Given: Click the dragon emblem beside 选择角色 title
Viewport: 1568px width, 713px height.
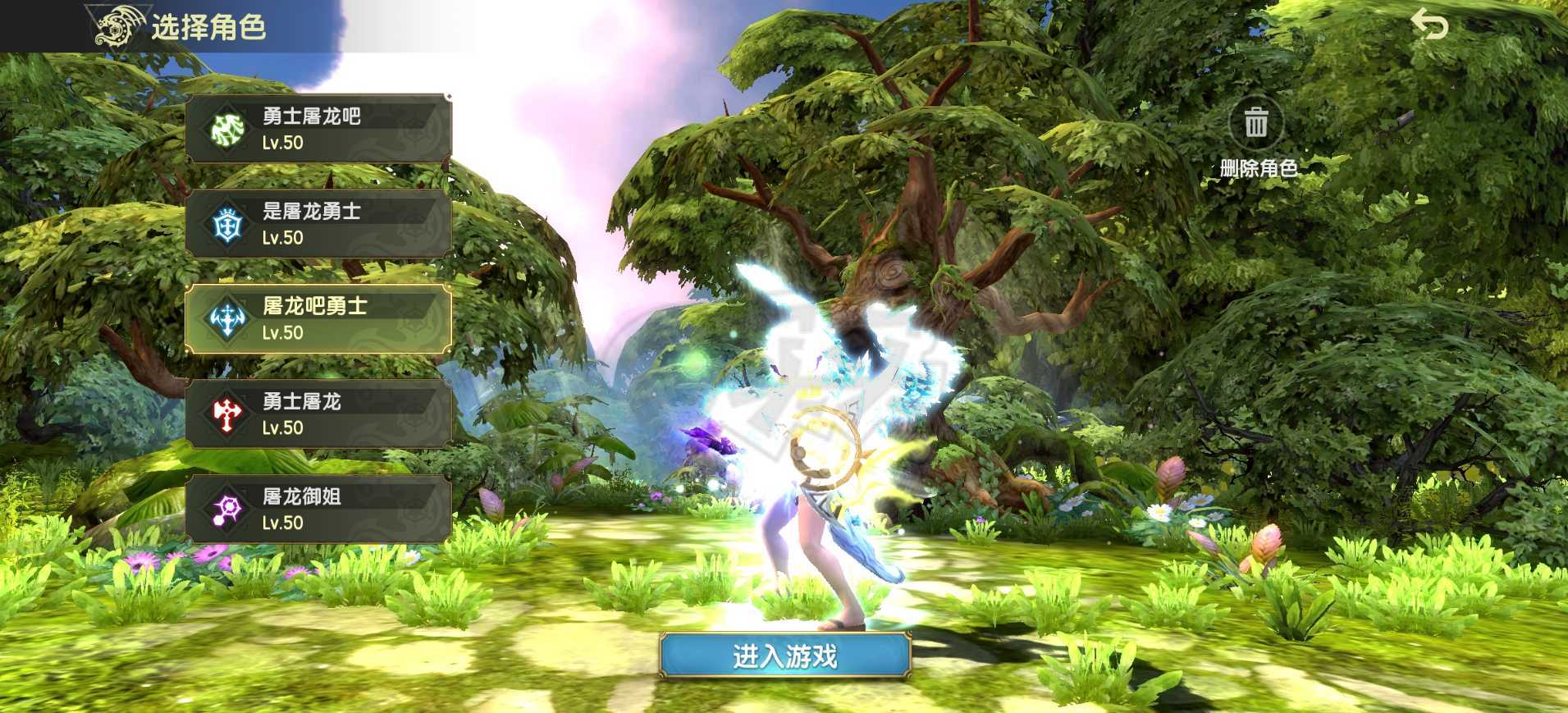Looking at the screenshot, I should point(119,25).
